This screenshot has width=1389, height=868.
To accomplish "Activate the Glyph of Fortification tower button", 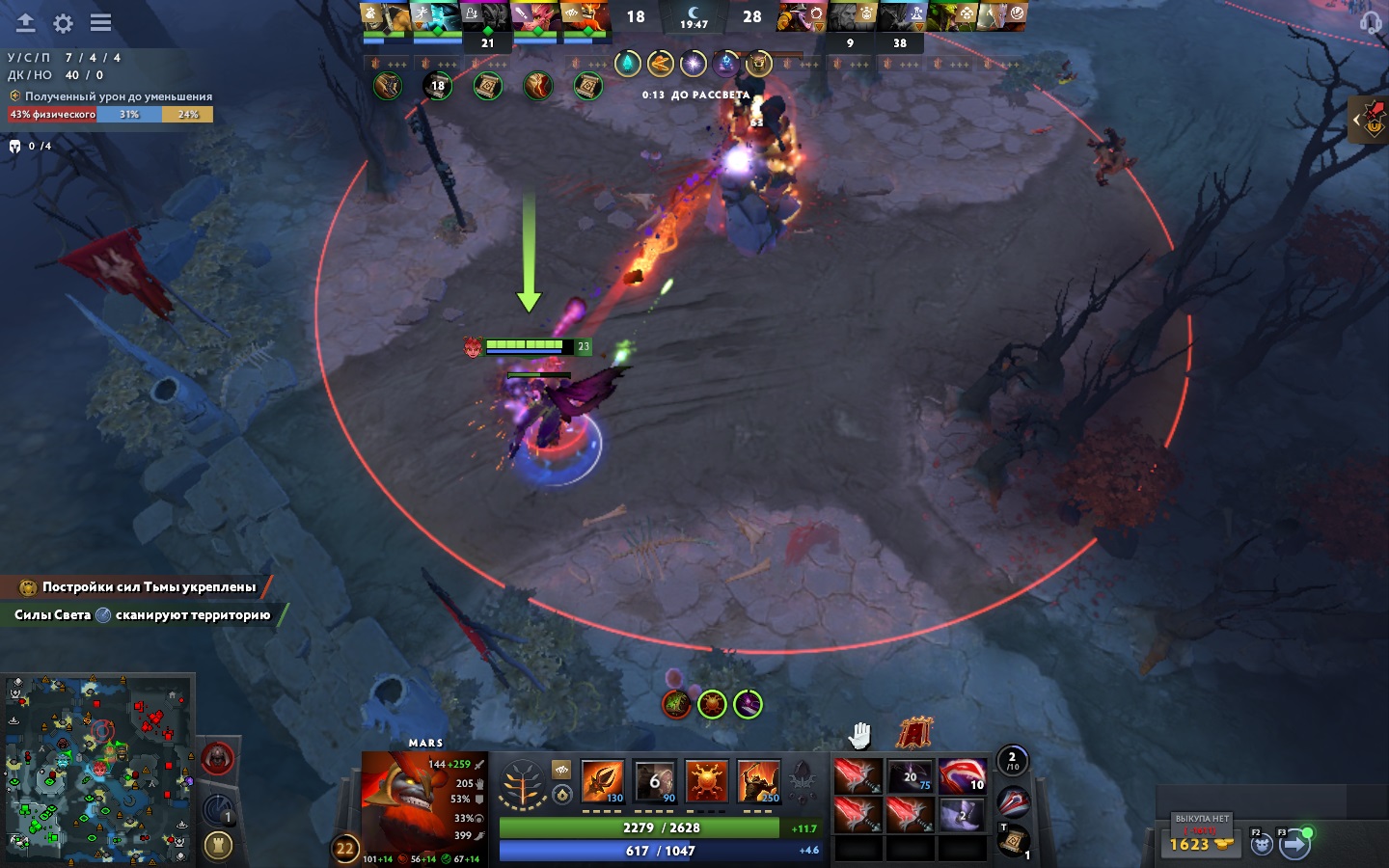I will tap(218, 846).
